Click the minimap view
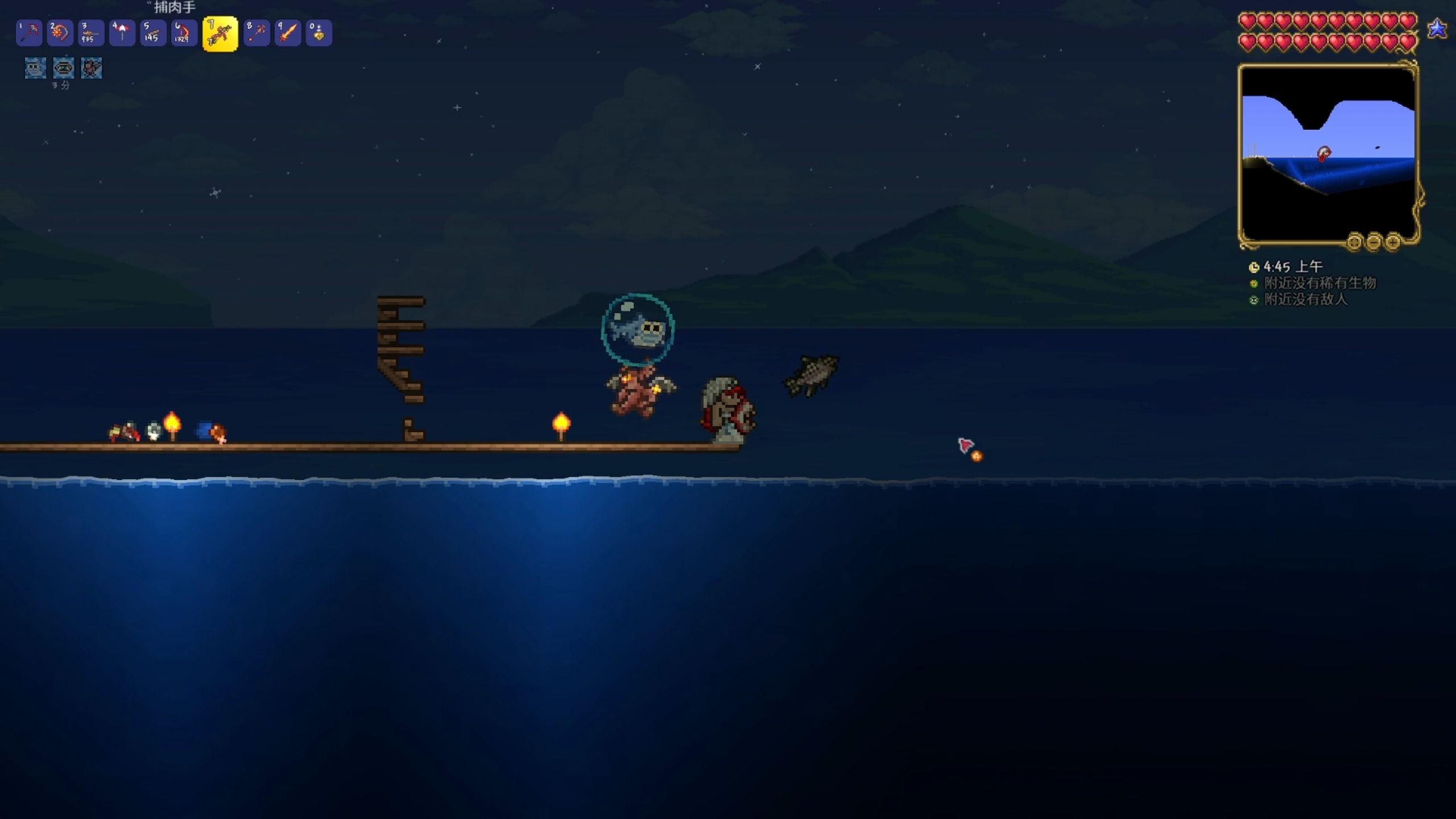The width and height of the screenshot is (1456, 819). 1327,154
